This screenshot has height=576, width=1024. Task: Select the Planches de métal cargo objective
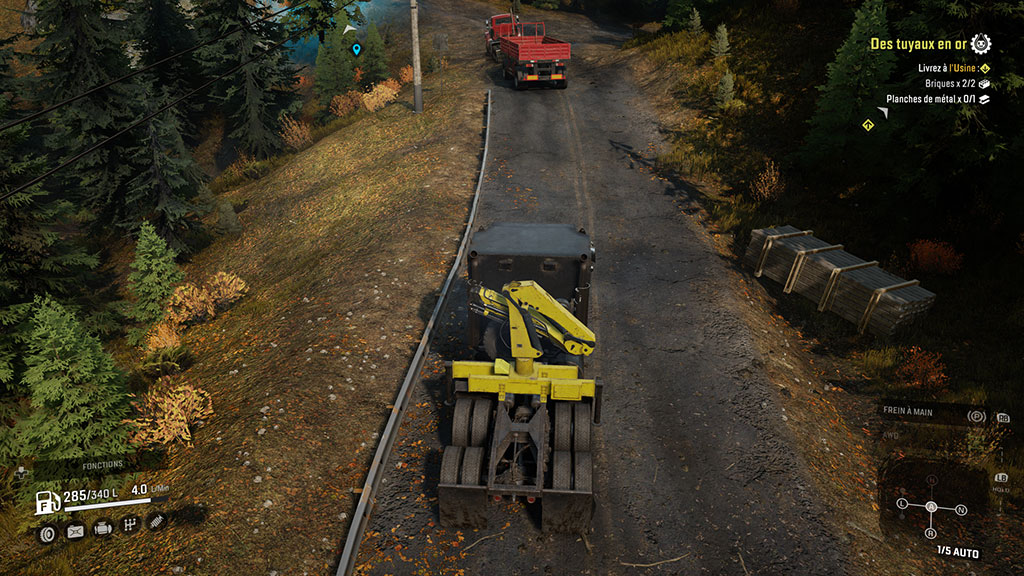940,99
